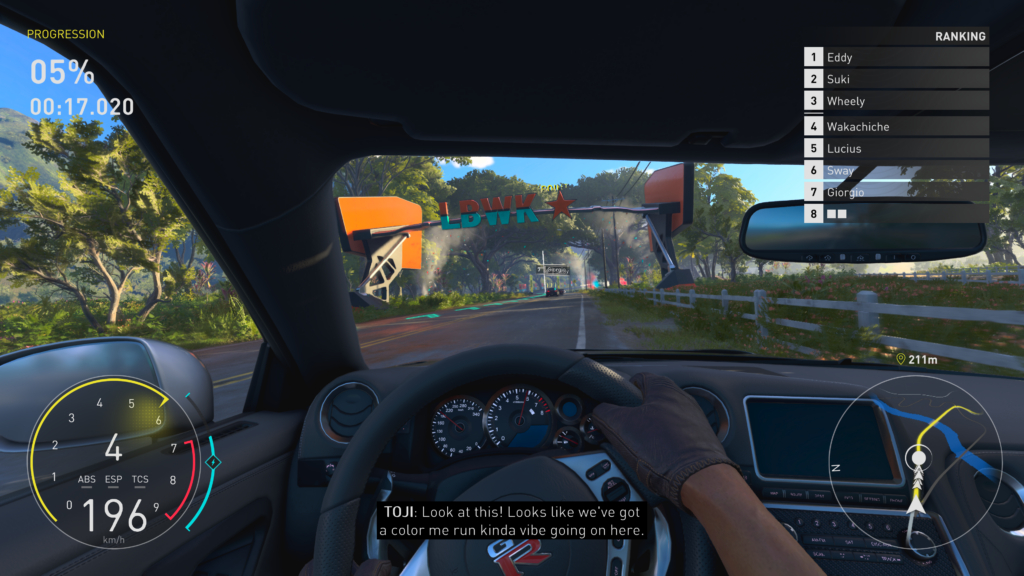Click Wakachiche's ranking entry

tap(896, 127)
